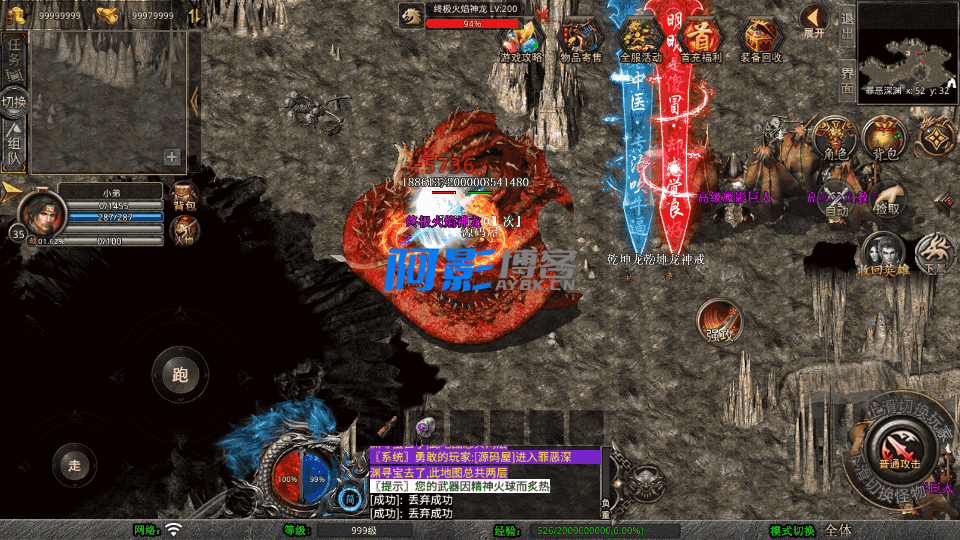Open the 首充福利 first-recharge bonus

702,40
